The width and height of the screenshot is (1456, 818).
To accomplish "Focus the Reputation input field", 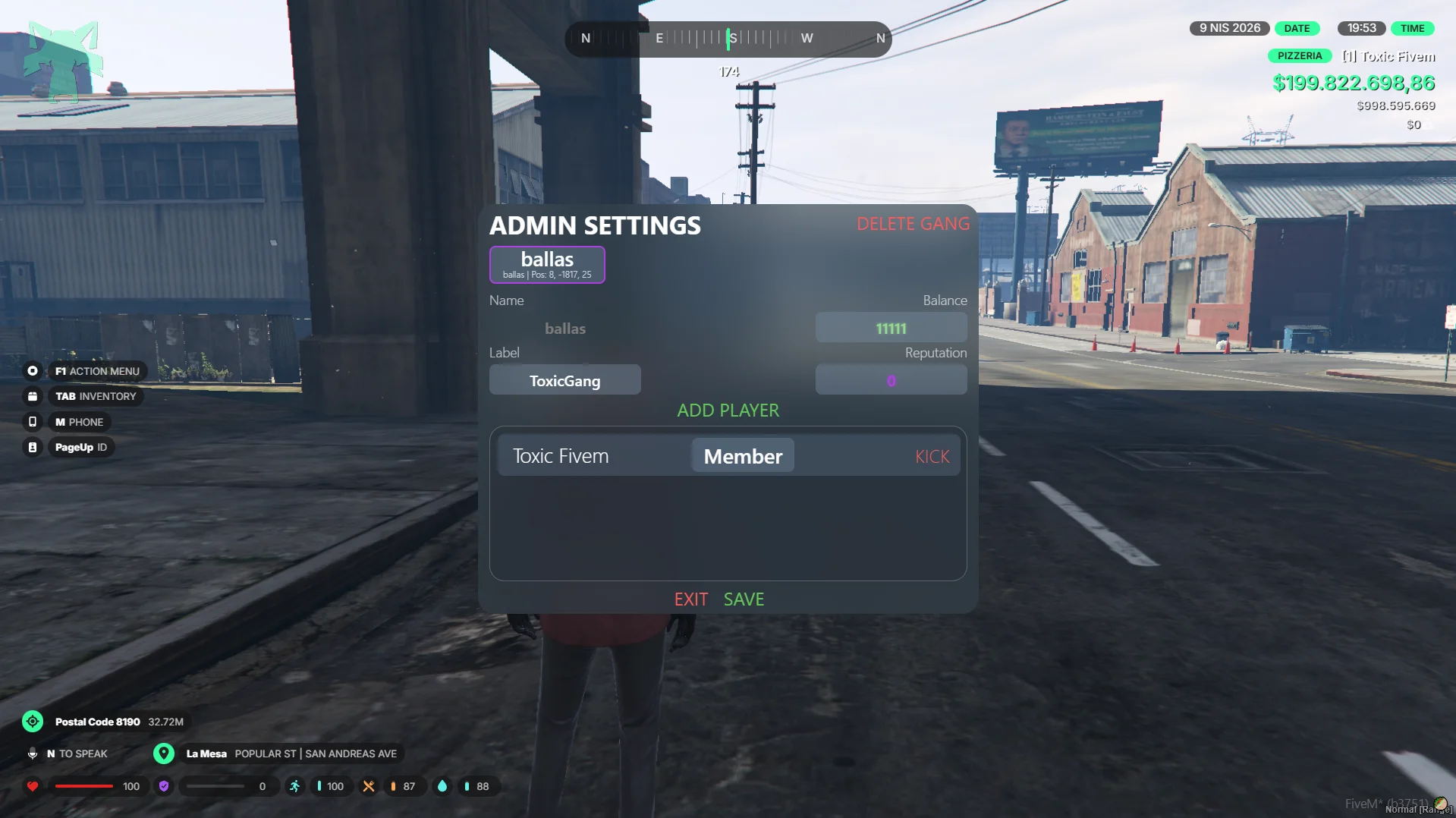I will point(891,380).
